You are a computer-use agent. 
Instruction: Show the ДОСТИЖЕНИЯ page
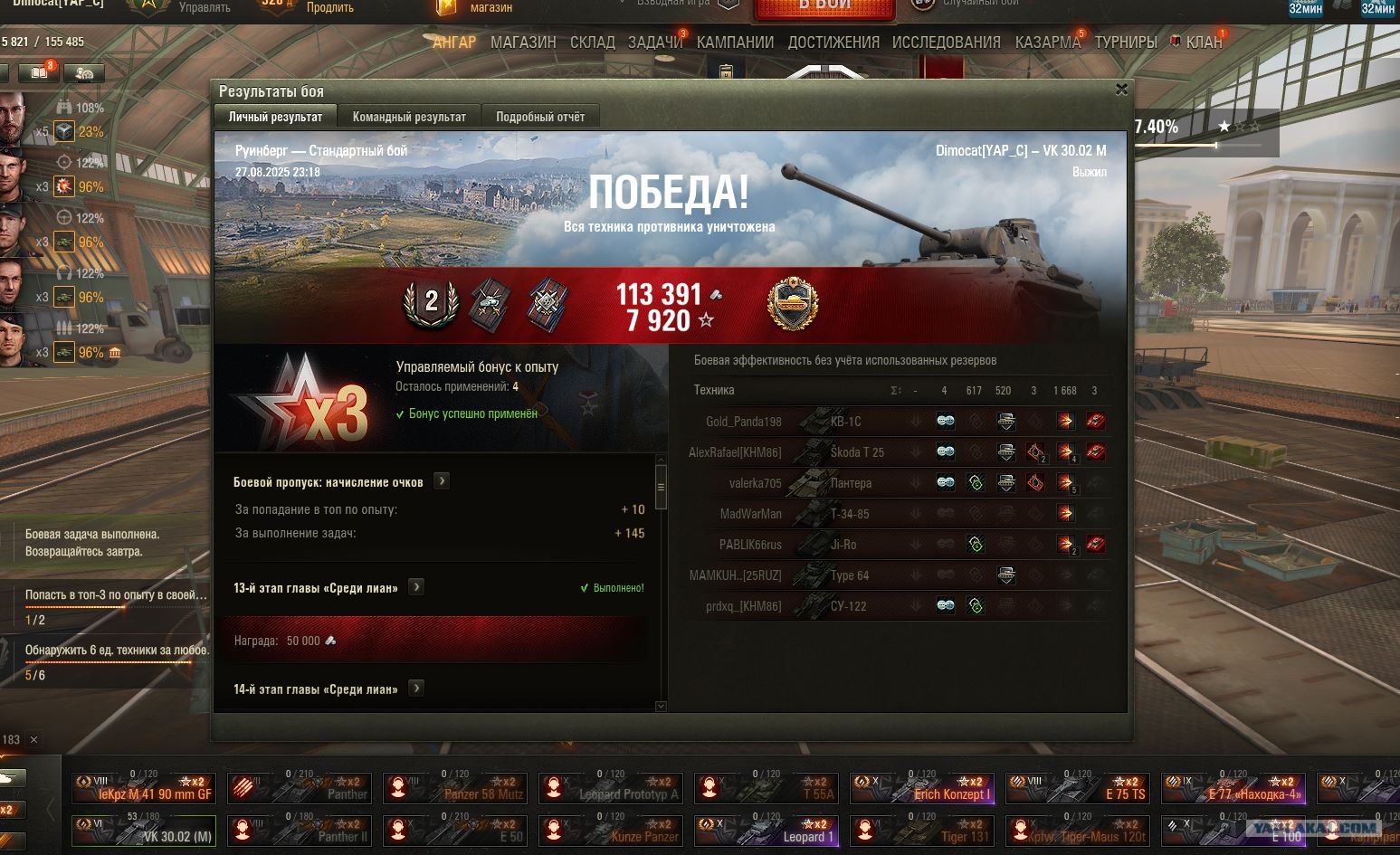click(833, 43)
